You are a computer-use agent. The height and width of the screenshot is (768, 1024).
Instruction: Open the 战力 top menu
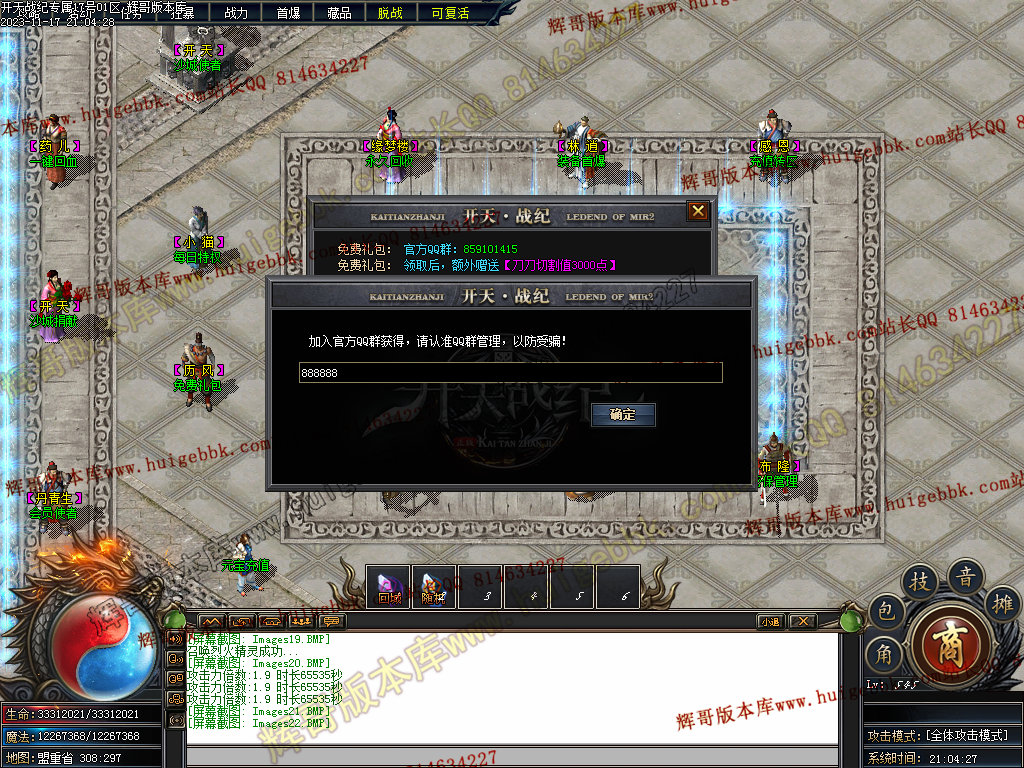click(x=236, y=13)
